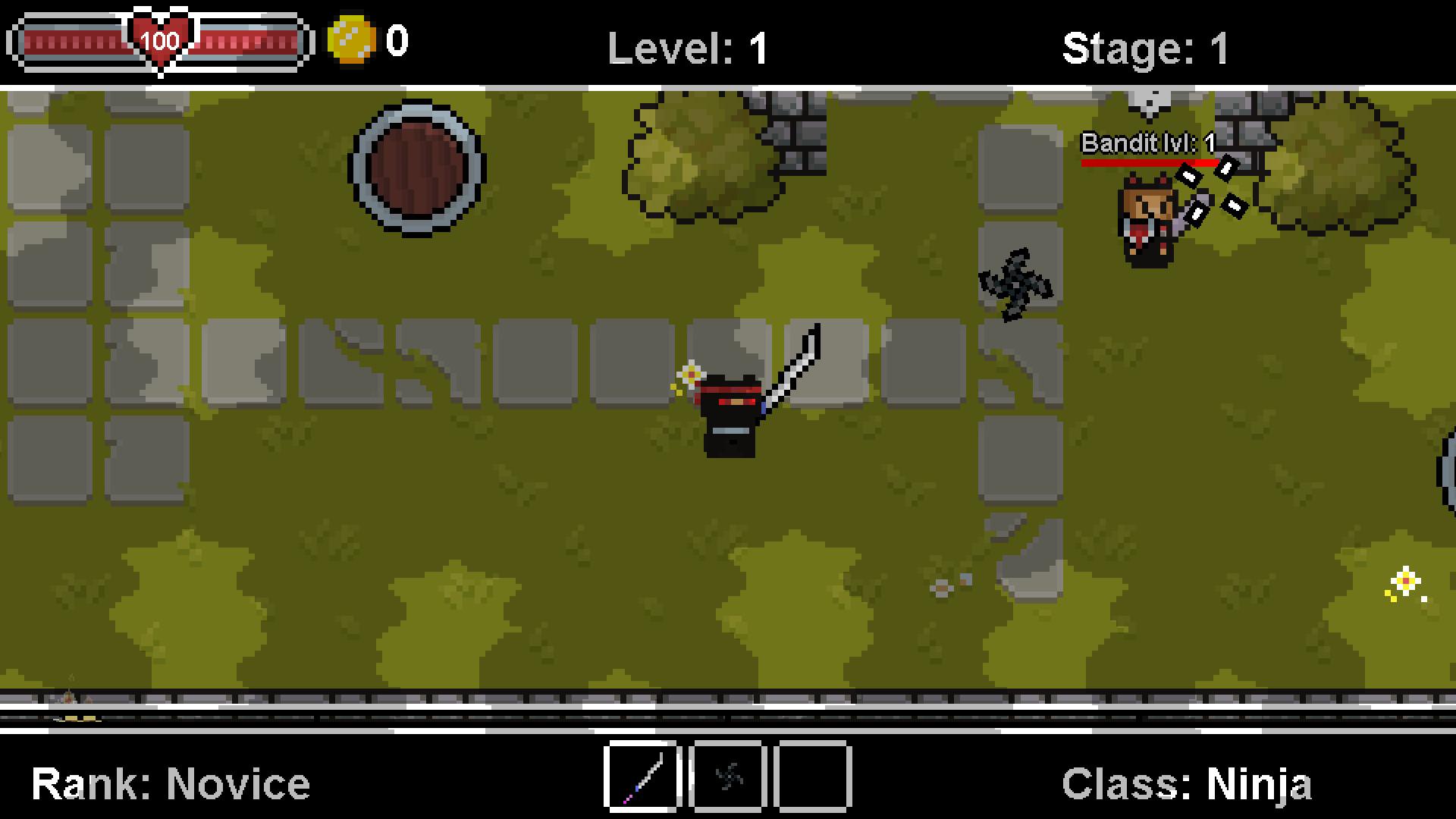Toggle the empty third hotbar slot
This screenshot has height=819, width=1456.
[811, 777]
